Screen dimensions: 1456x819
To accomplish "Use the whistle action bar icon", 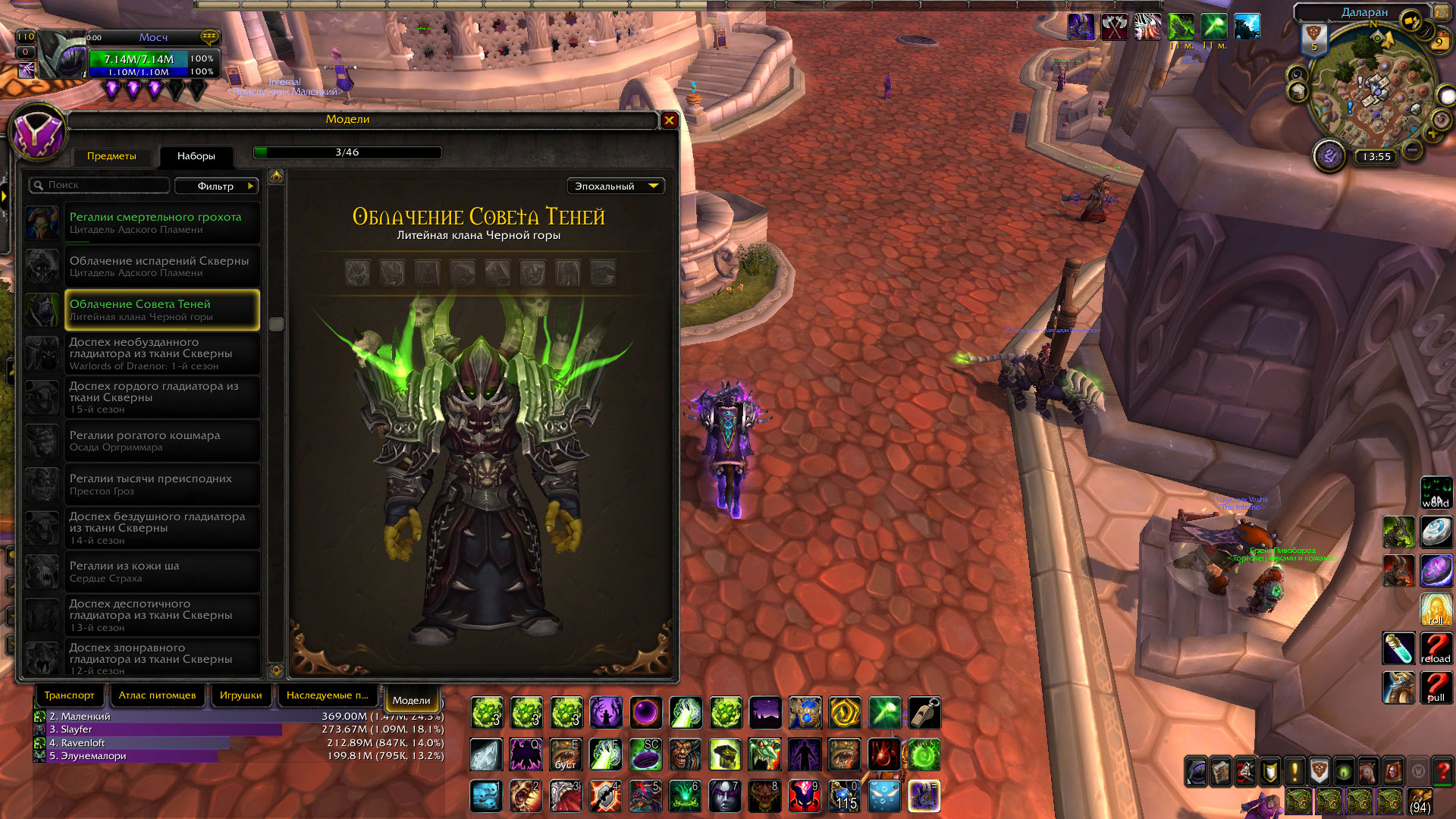I will (x=924, y=713).
